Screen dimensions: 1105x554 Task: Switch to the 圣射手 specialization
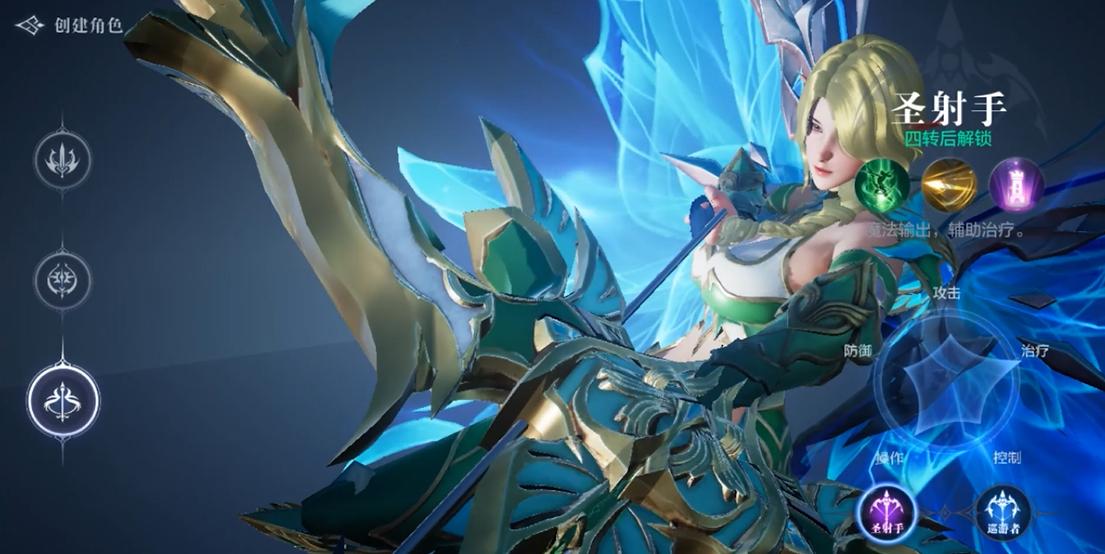click(x=885, y=511)
